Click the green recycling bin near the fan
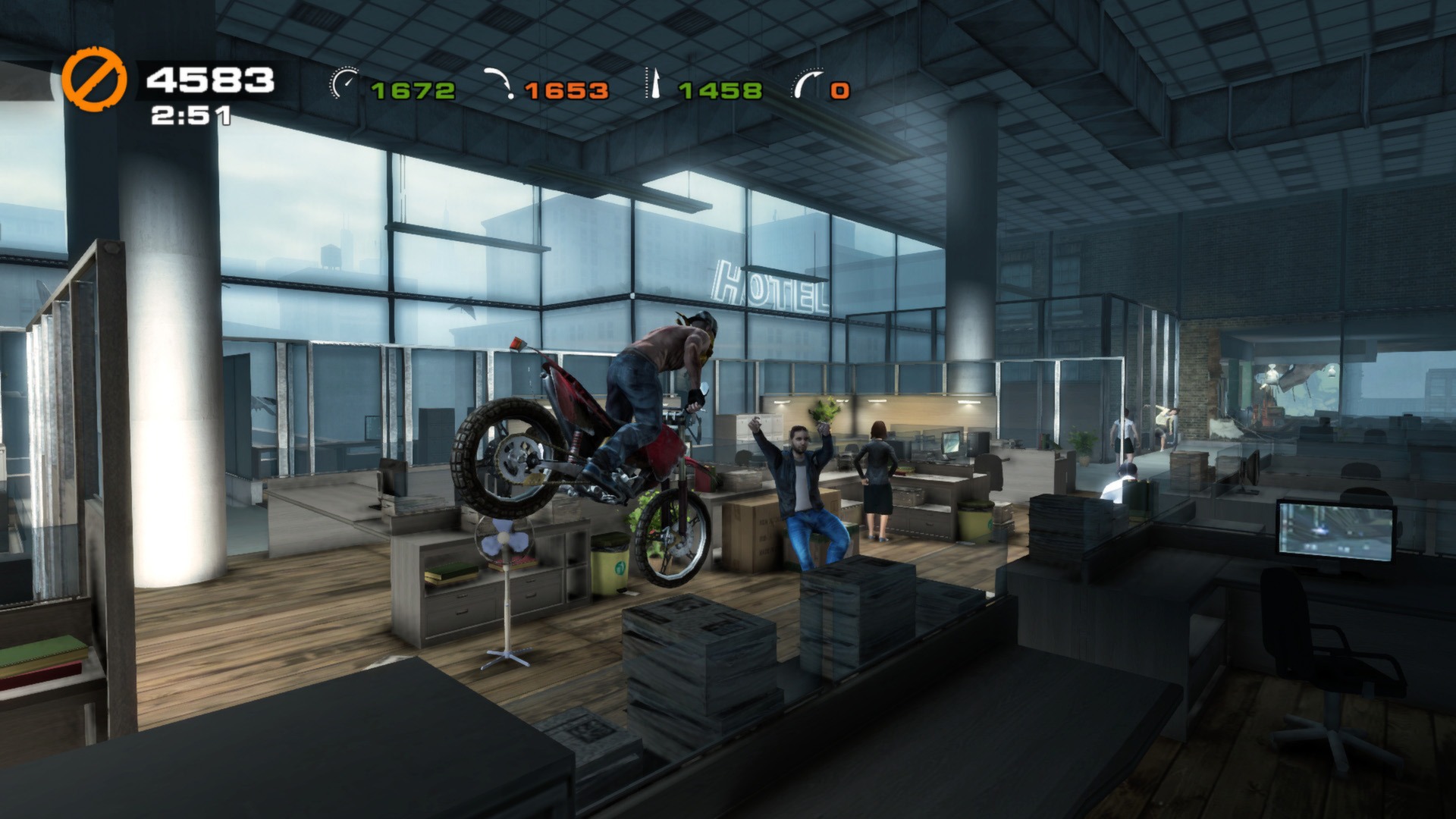Image resolution: width=1456 pixels, height=819 pixels. point(610,565)
